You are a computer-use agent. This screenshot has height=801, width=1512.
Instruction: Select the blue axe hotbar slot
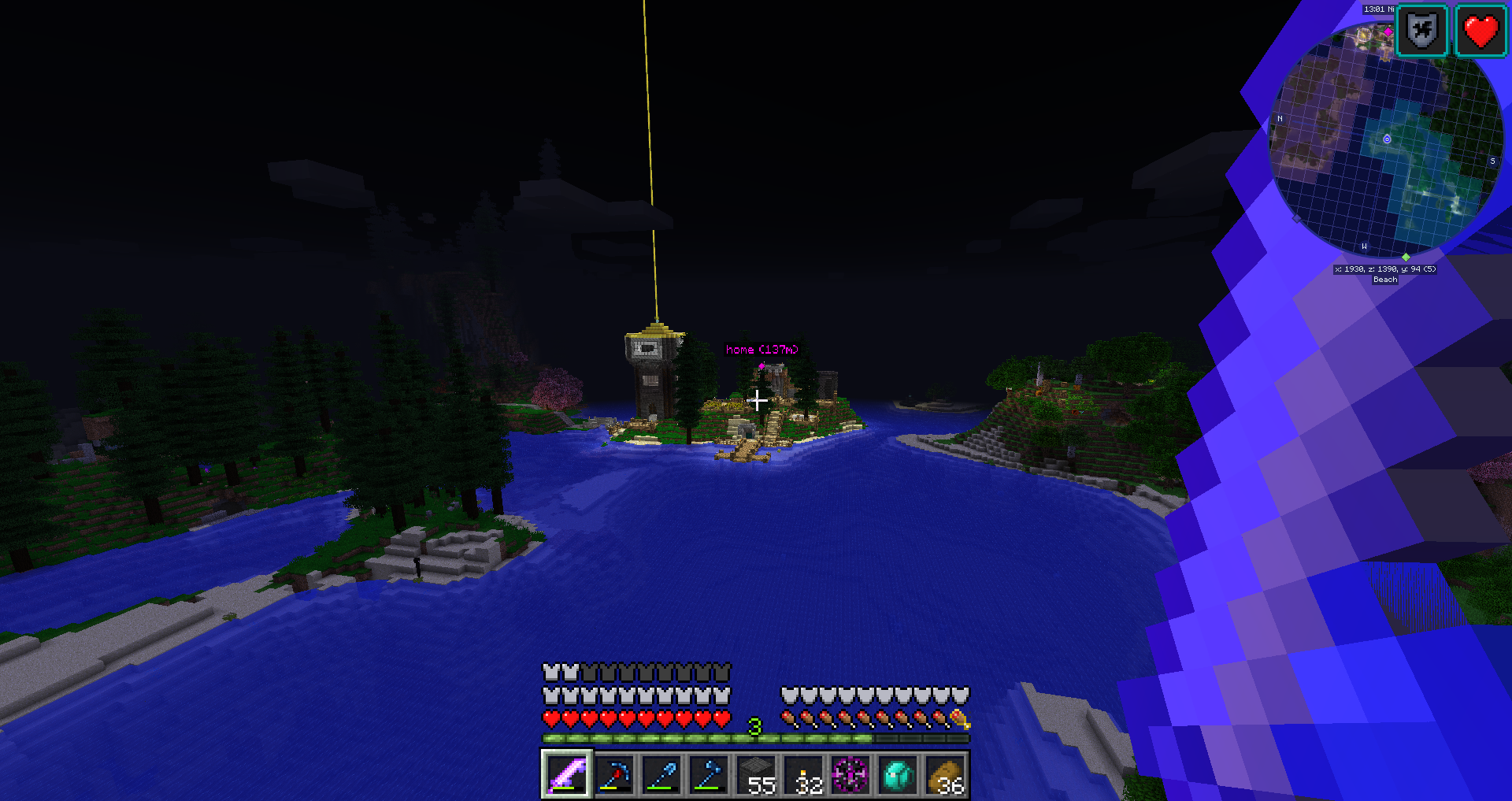coord(709,775)
